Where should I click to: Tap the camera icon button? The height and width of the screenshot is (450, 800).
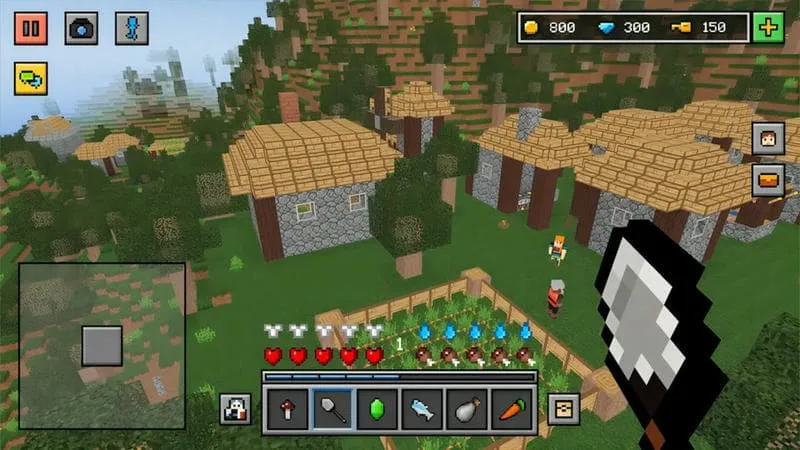click(x=81, y=27)
